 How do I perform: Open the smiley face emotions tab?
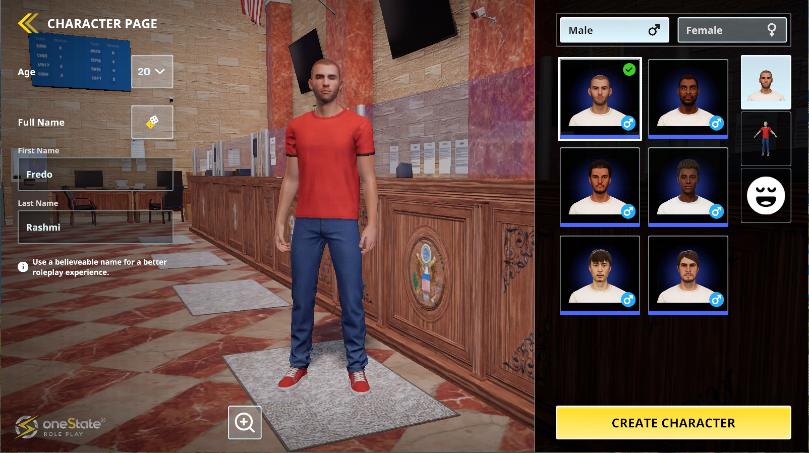tap(766, 195)
